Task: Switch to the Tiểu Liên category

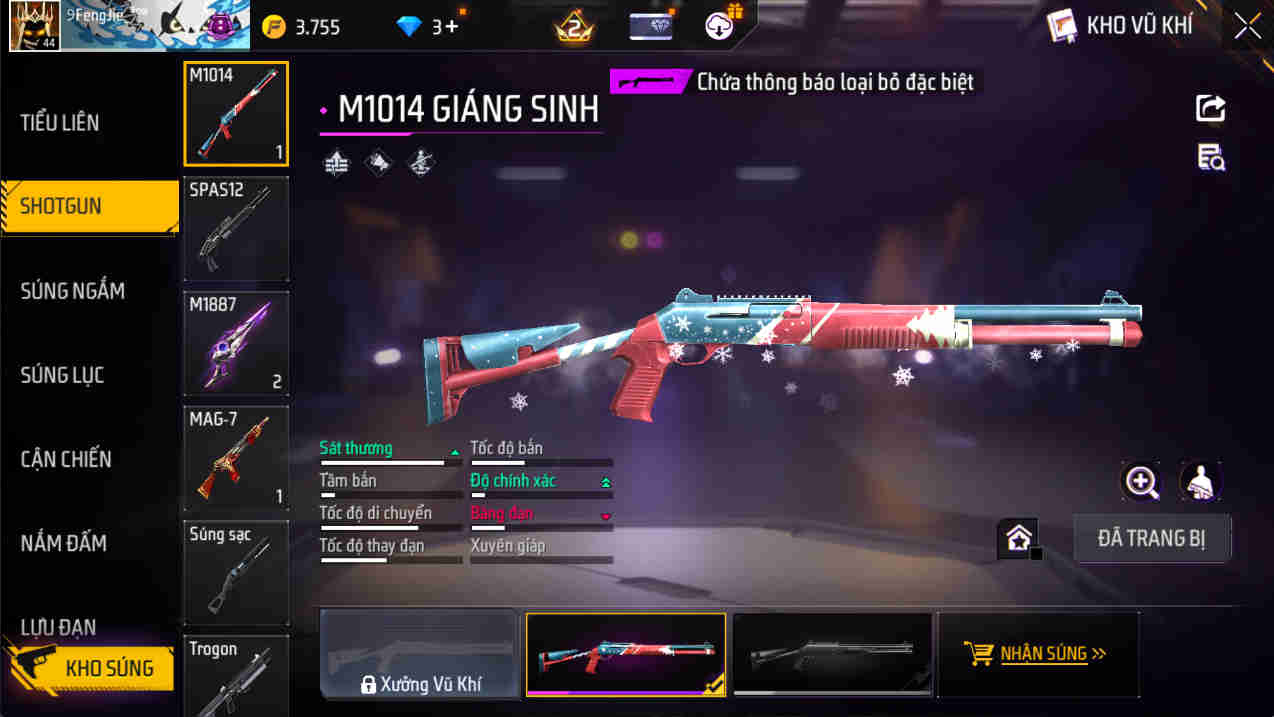Action: (60, 123)
